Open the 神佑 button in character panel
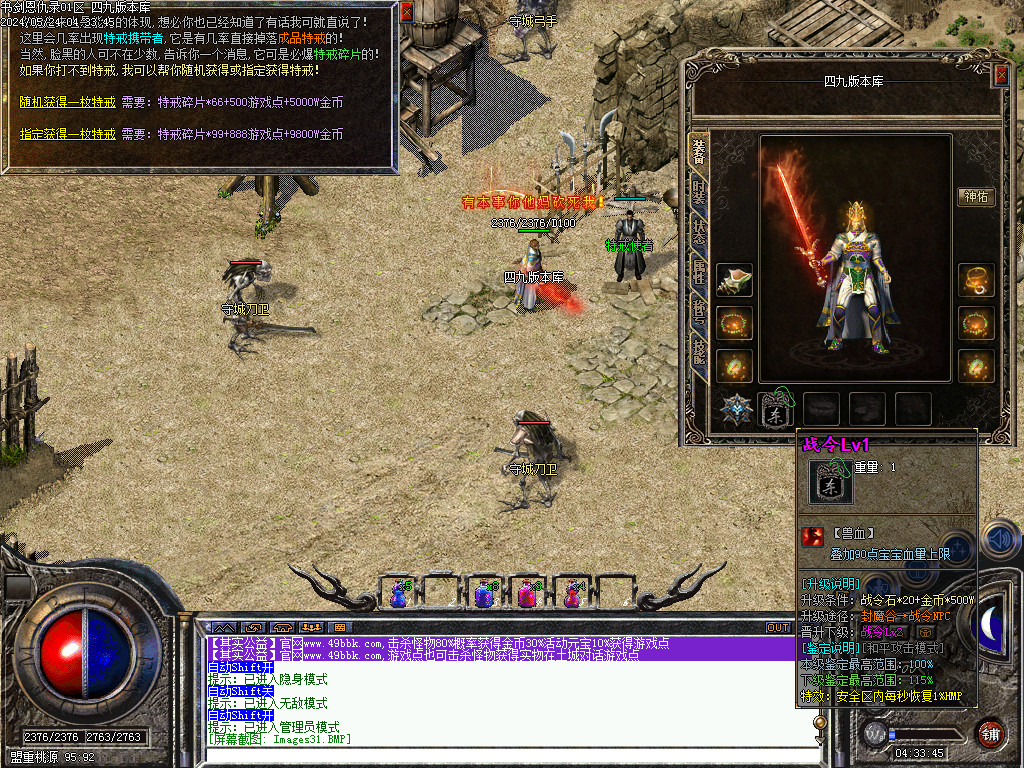The height and width of the screenshot is (768, 1024). (976, 197)
